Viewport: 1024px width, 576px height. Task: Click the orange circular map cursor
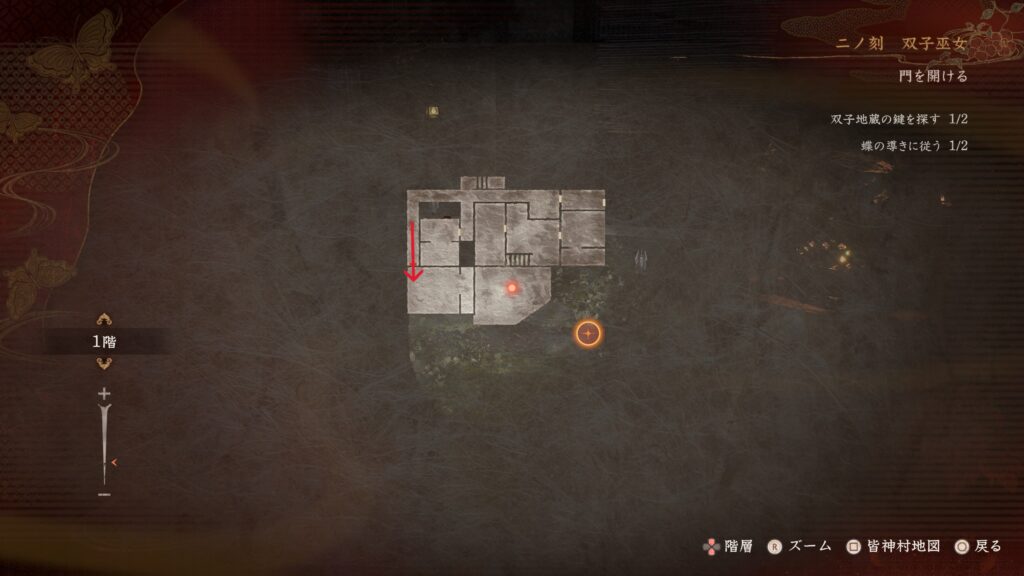pos(588,333)
